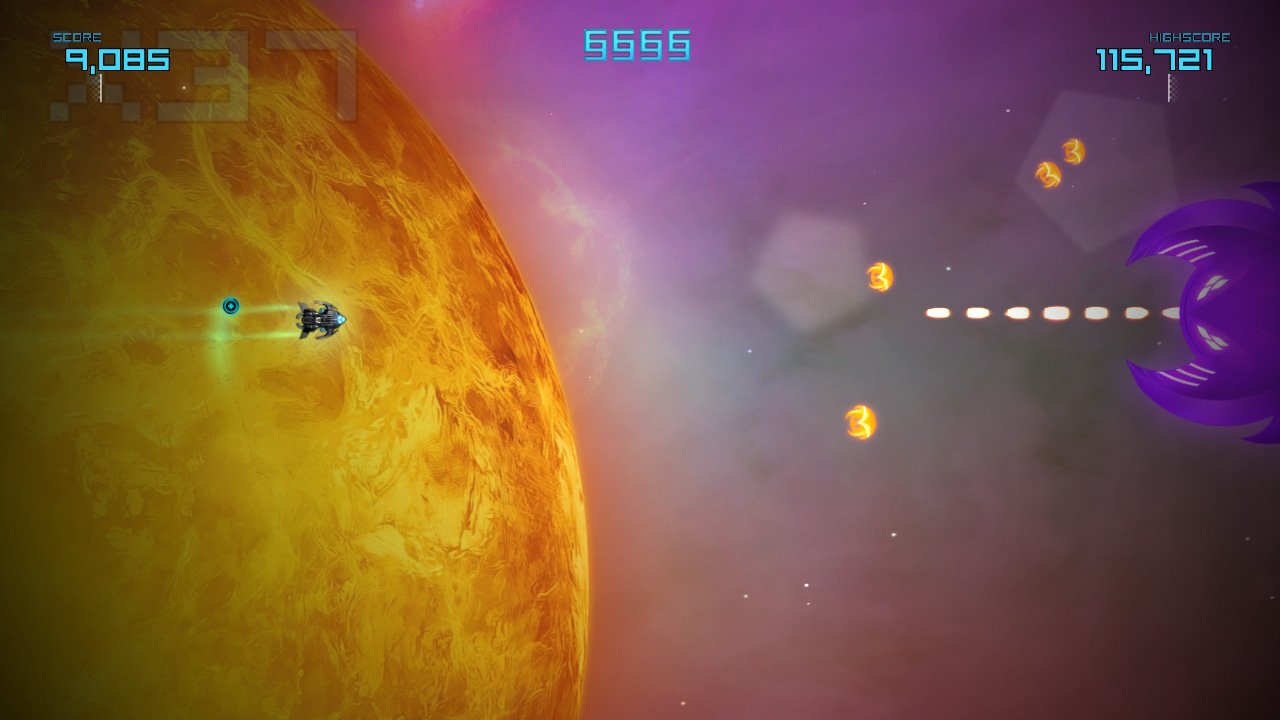Click the cyan orb behind the spaceship
1280x720 pixels.
point(232,308)
